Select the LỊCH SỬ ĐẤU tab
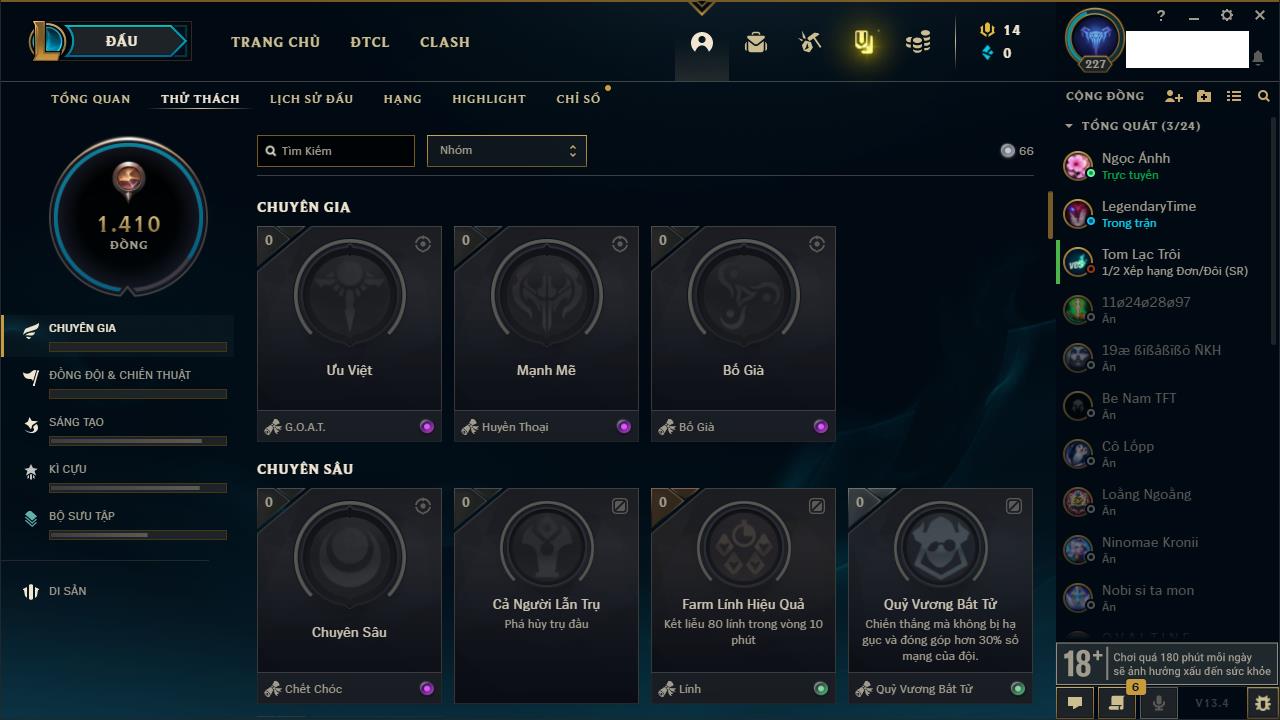The height and width of the screenshot is (720, 1280). [311, 99]
